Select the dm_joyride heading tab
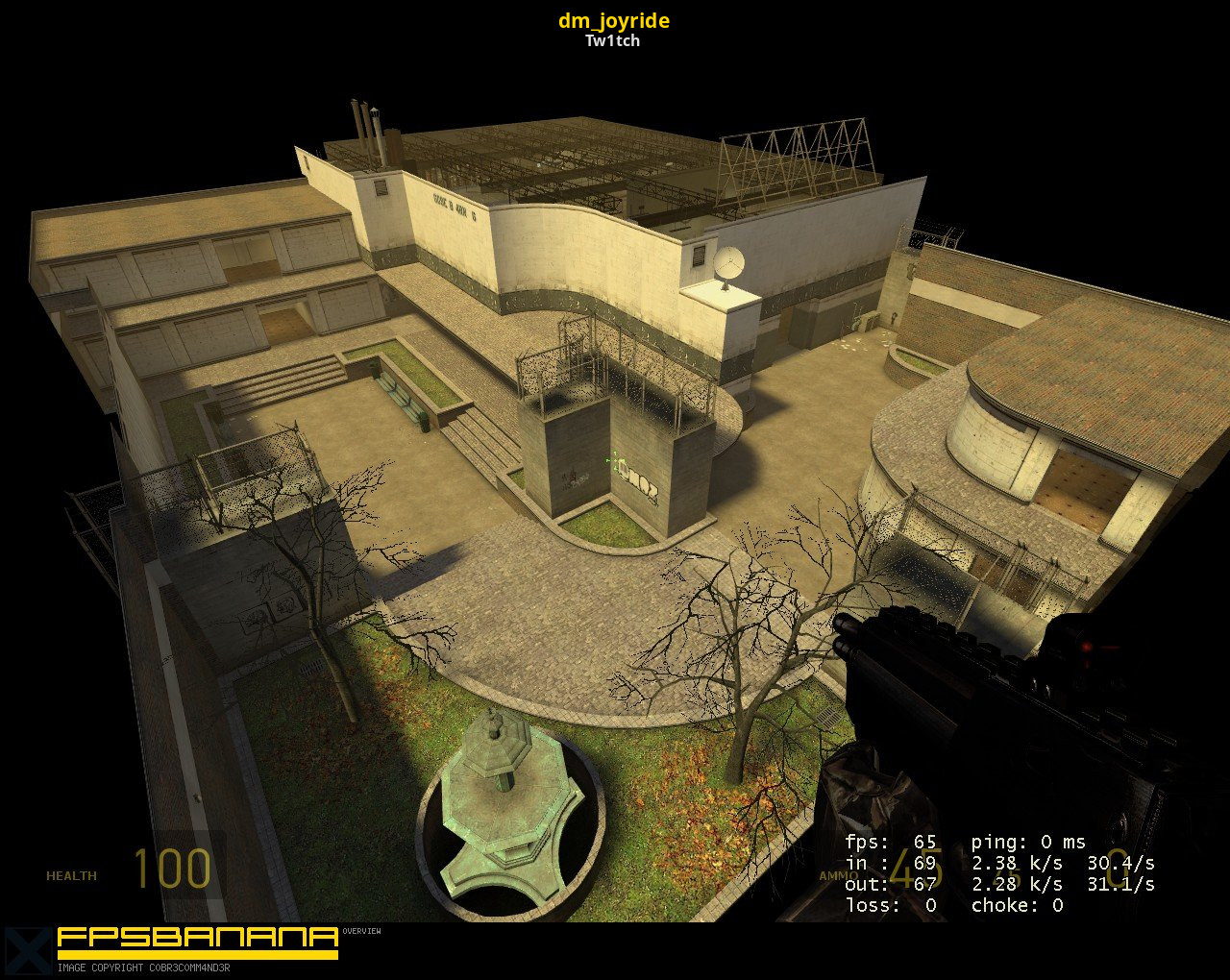The image size is (1230, 980). (614, 20)
